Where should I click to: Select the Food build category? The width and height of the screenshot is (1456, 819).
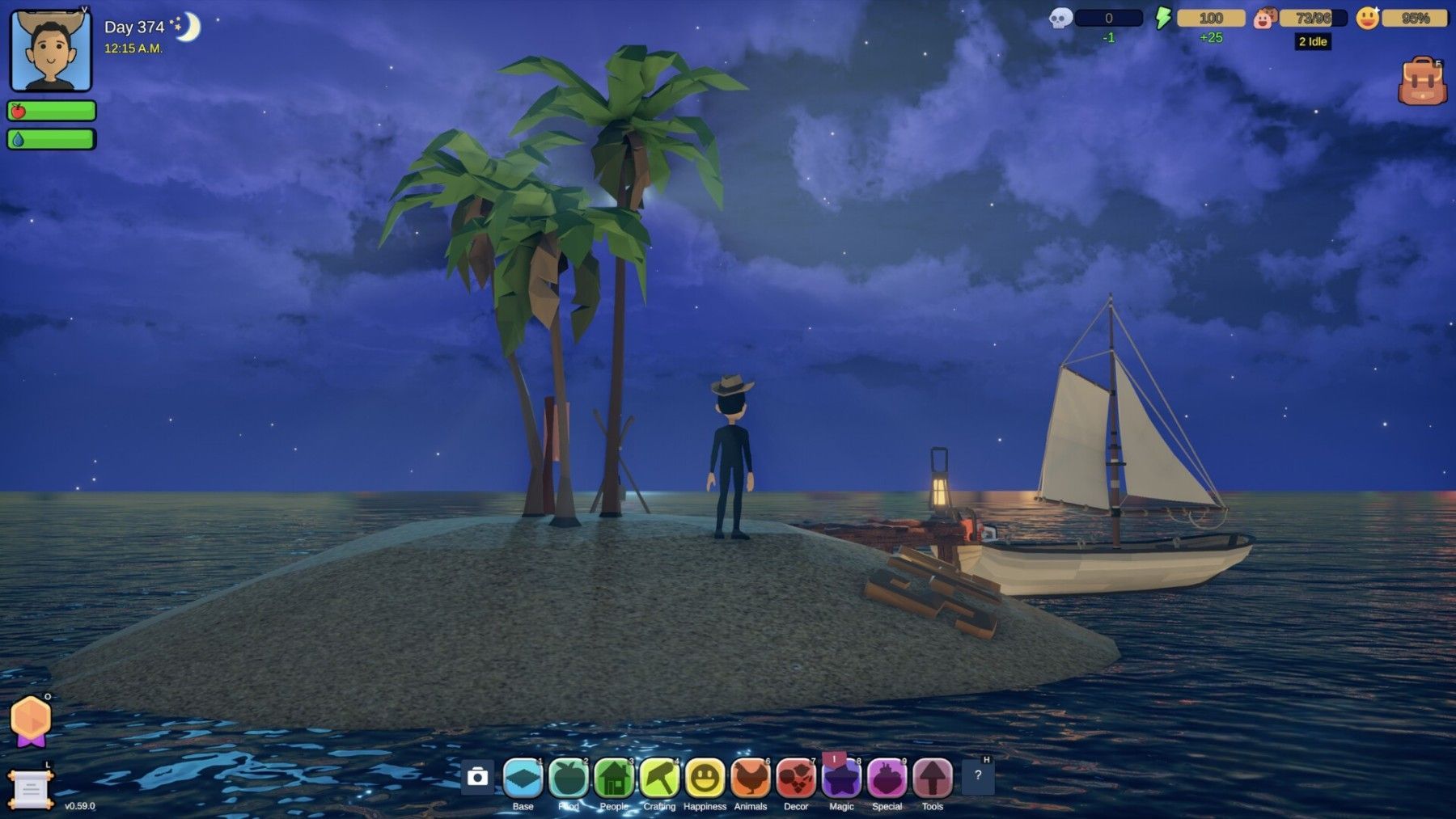(x=569, y=778)
